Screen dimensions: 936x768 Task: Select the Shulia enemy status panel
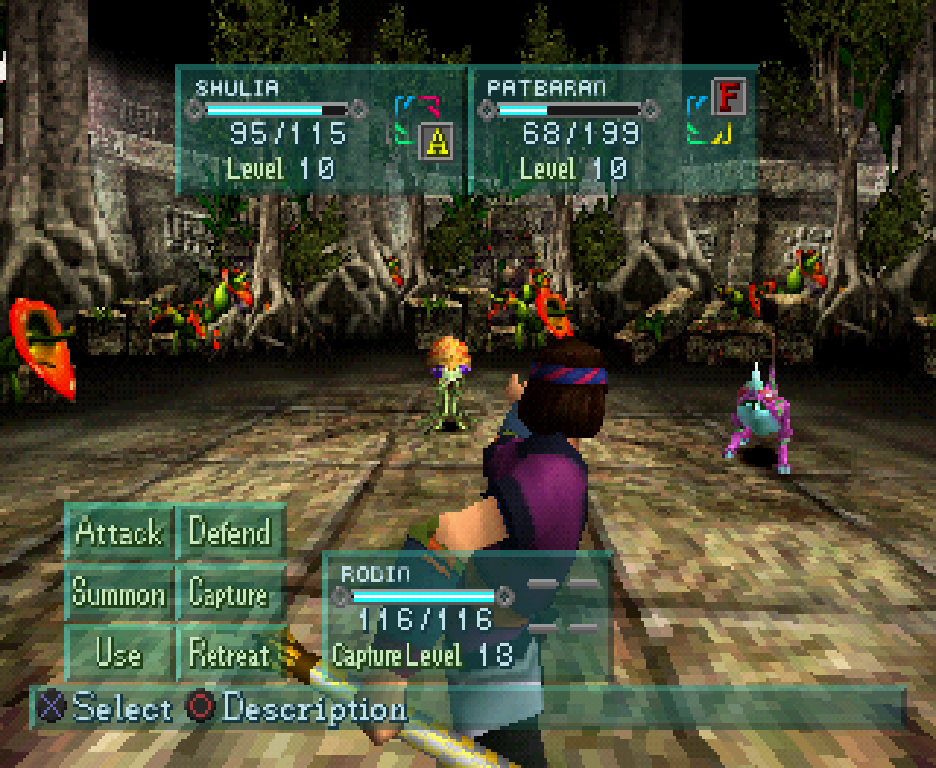click(x=322, y=130)
